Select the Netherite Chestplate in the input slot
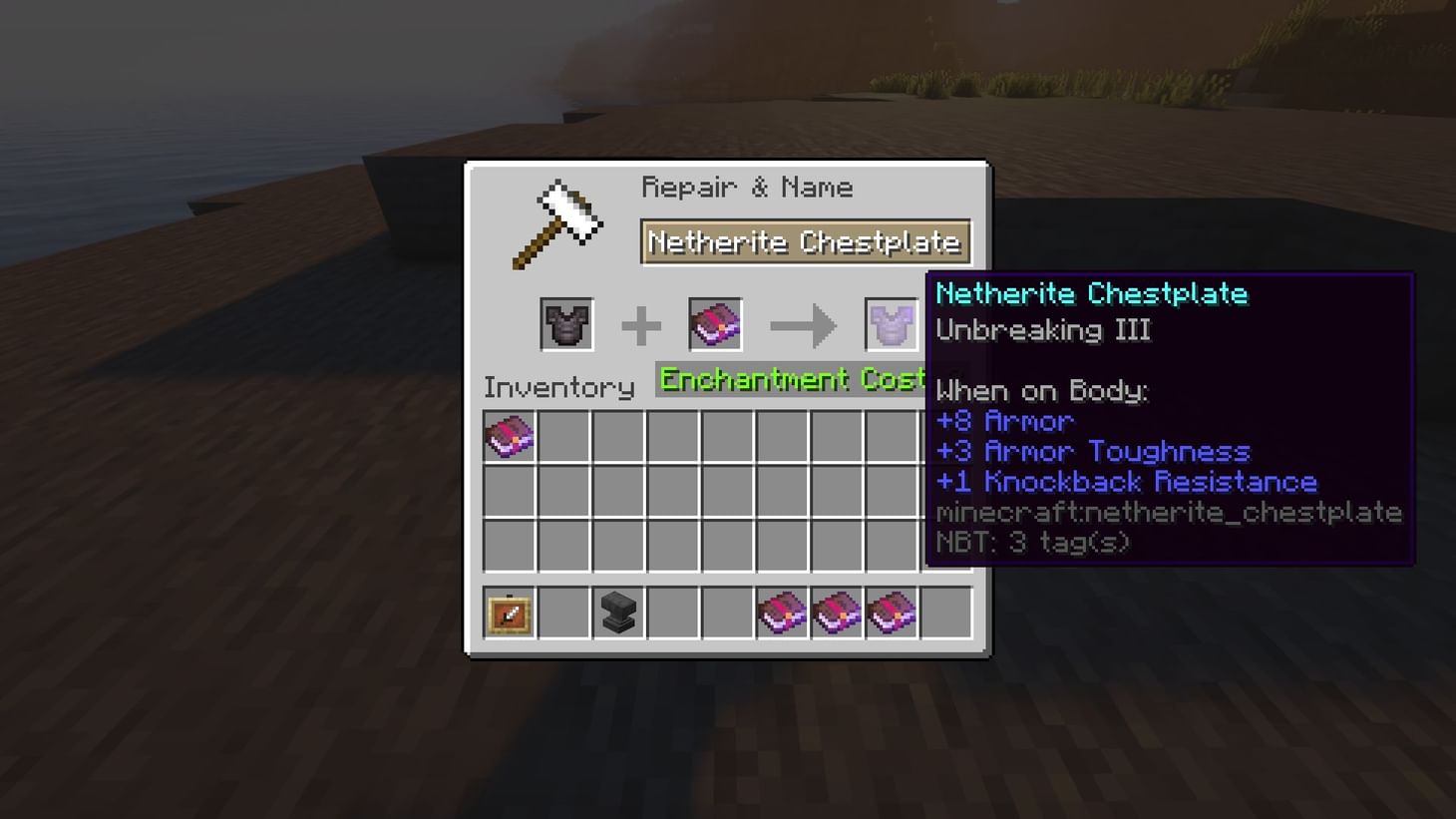The width and height of the screenshot is (1456, 819). tap(565, 324)
